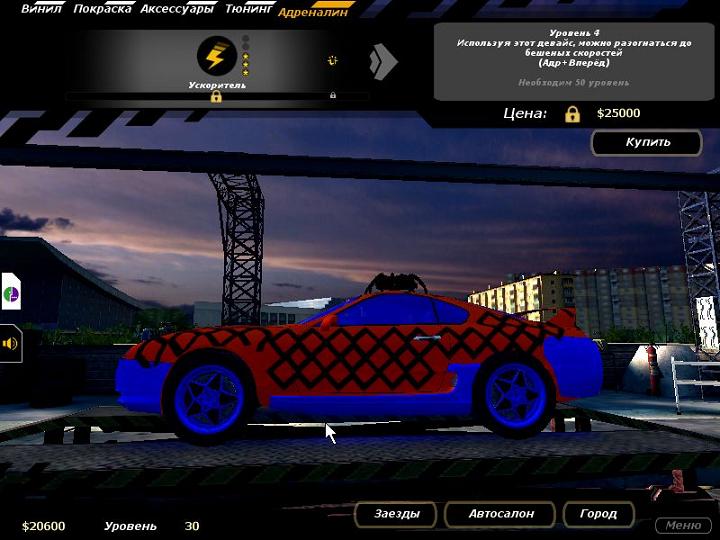Toggle the yellow speaker sound icon

pyautogui.click(x=11, y=343)
